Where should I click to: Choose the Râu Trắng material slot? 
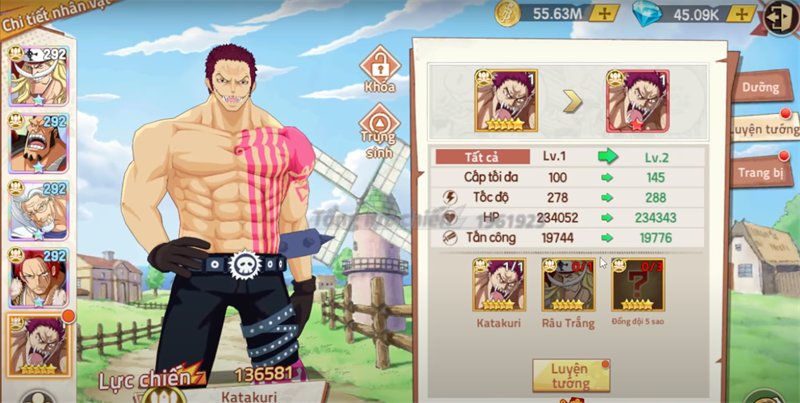[568, 286]
